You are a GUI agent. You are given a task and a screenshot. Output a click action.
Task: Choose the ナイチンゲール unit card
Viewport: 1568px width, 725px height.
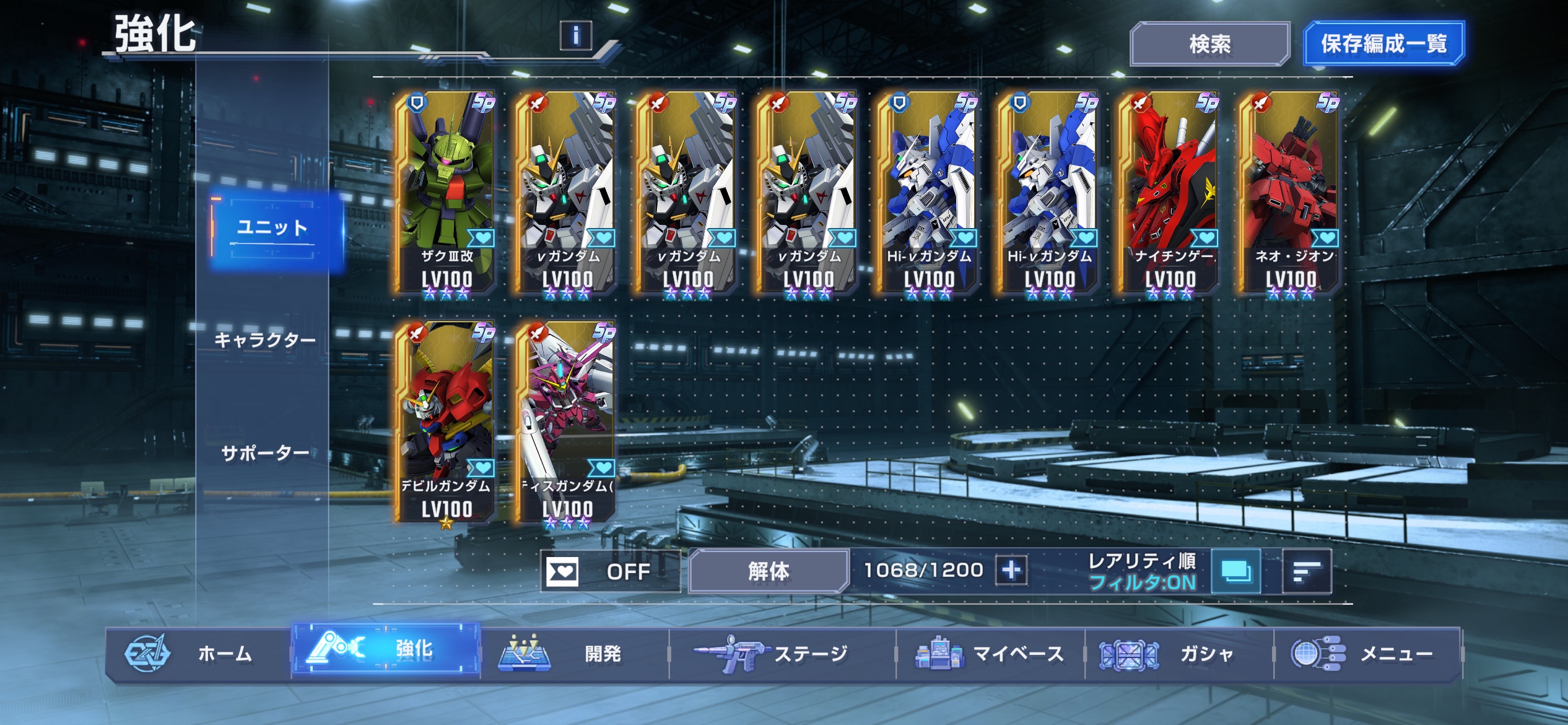click(x=1169, y=193)
